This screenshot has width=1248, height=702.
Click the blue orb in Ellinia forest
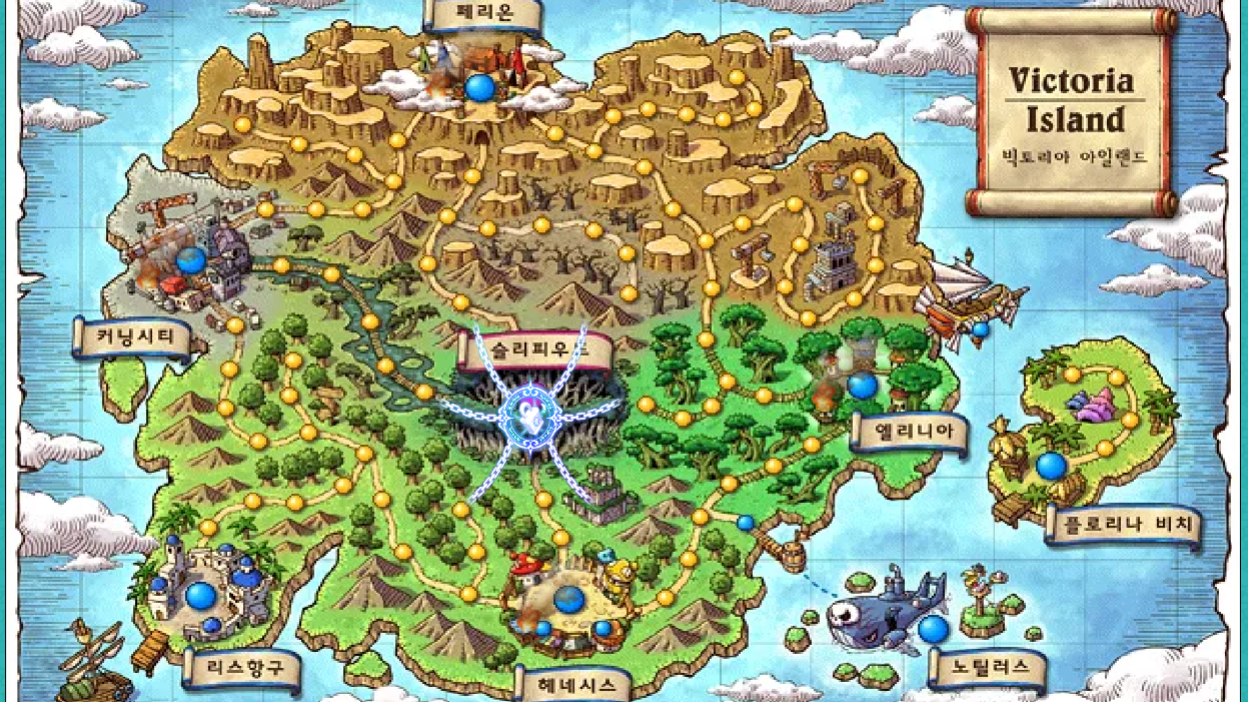[x=862, y=385]
